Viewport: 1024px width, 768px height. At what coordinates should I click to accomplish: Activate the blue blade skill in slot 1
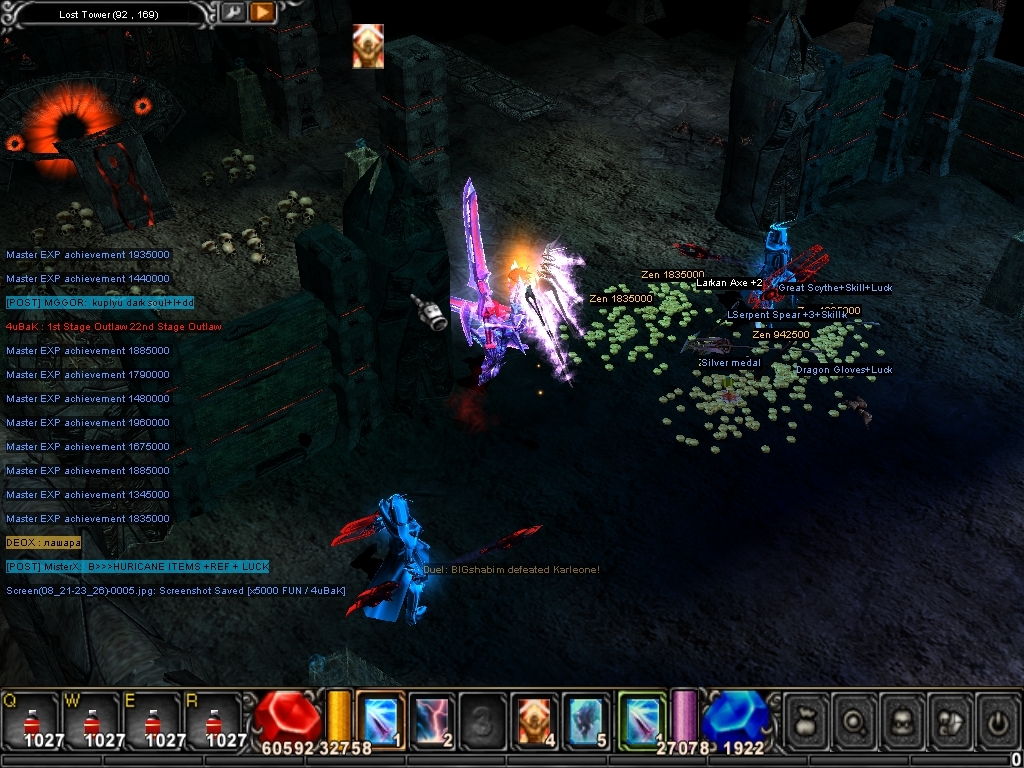(x=380, y=717)
